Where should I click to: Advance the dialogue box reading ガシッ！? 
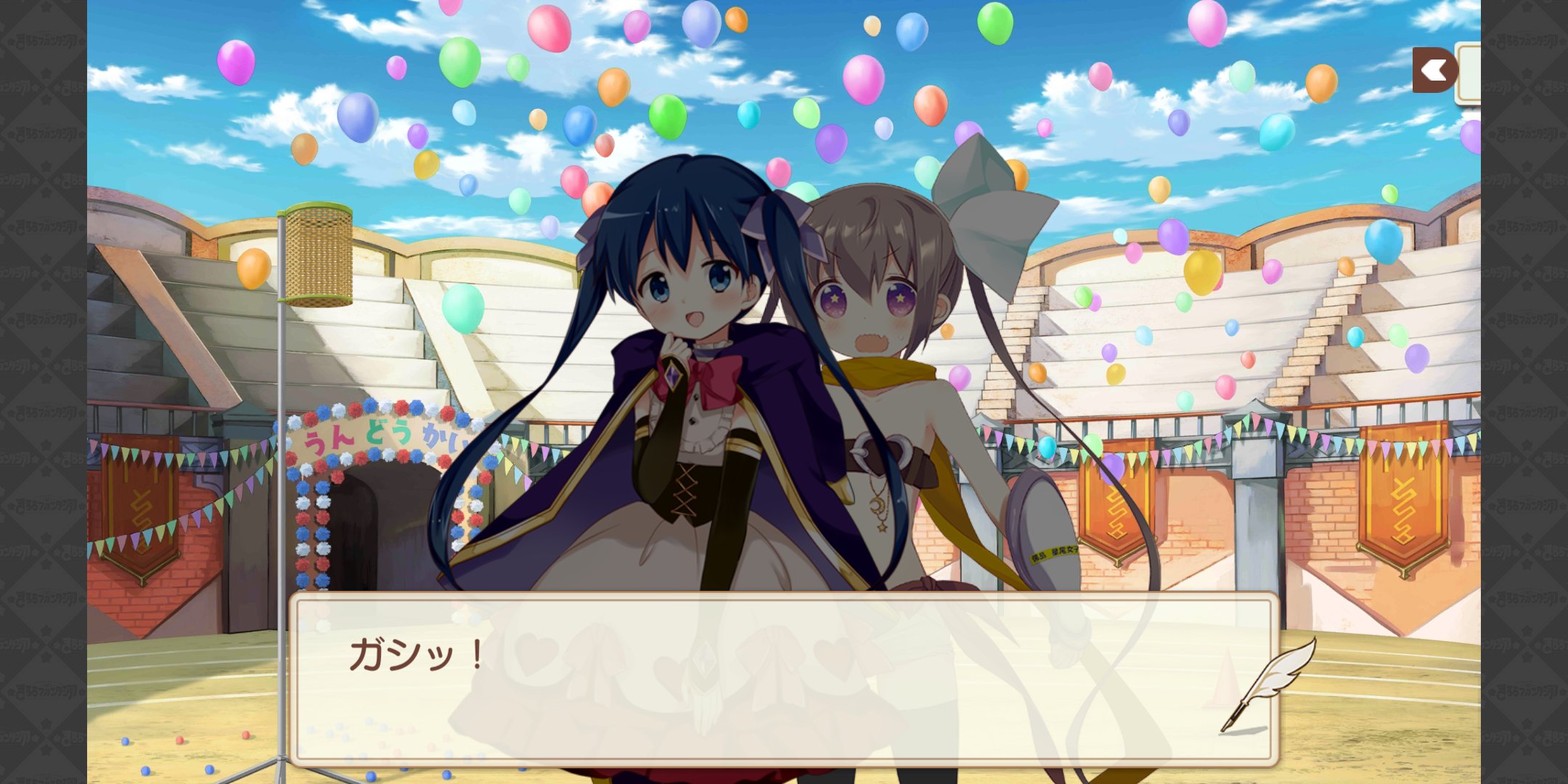pyautogui.click(x=783, y=679)
